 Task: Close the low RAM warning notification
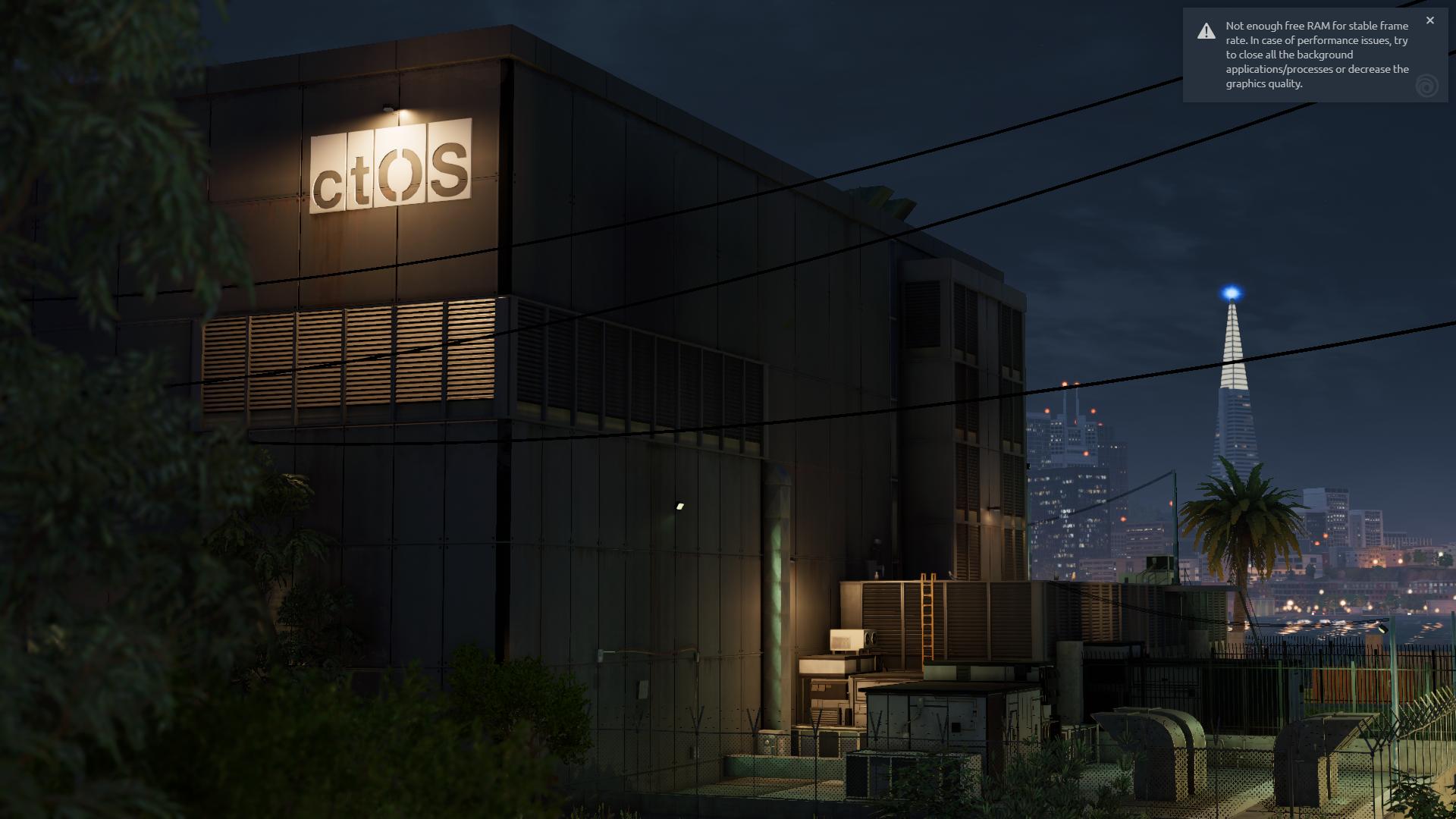[x=1429, y=20]
